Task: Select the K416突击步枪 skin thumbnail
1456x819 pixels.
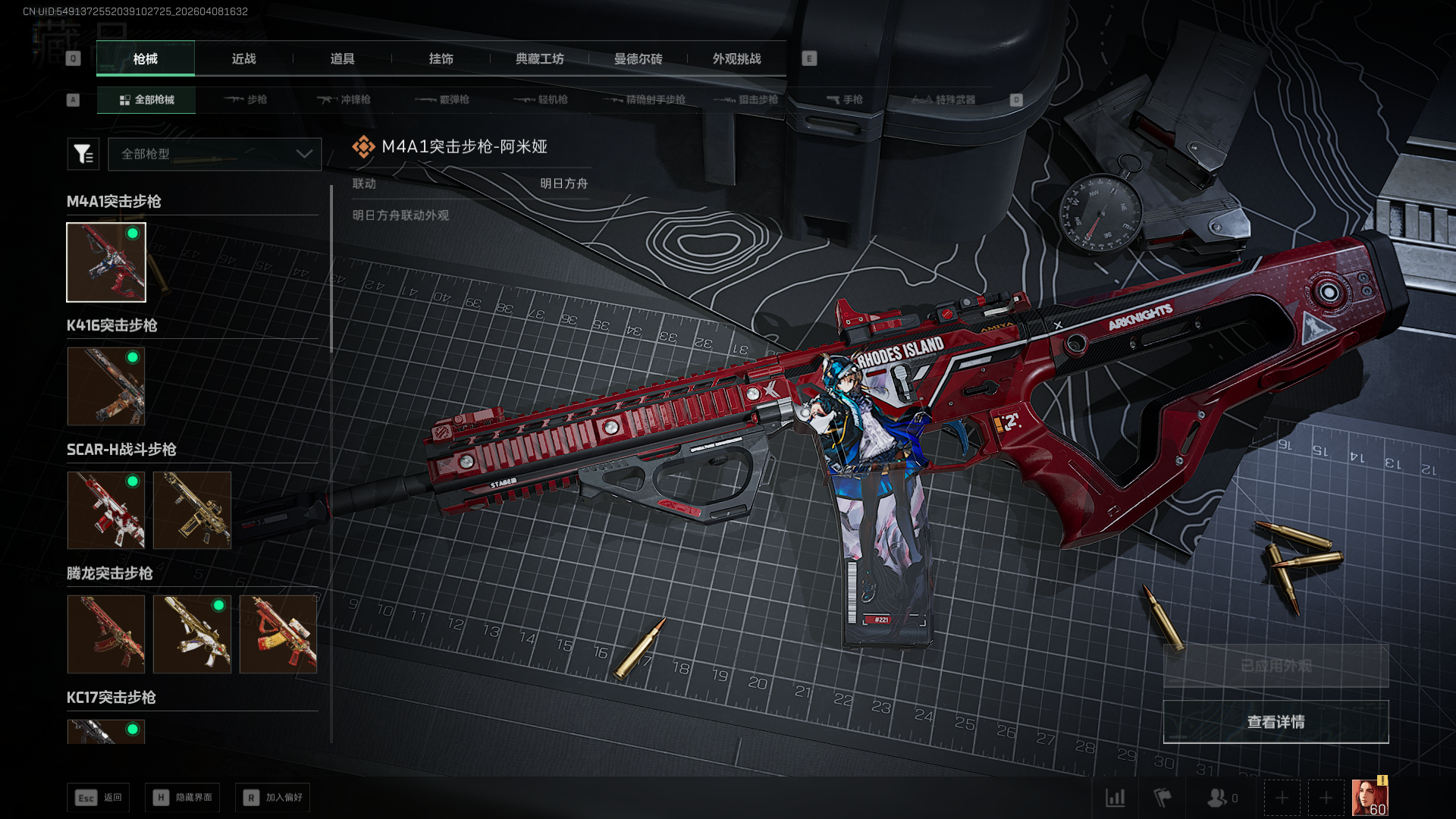Action: (x=106, y=386)
